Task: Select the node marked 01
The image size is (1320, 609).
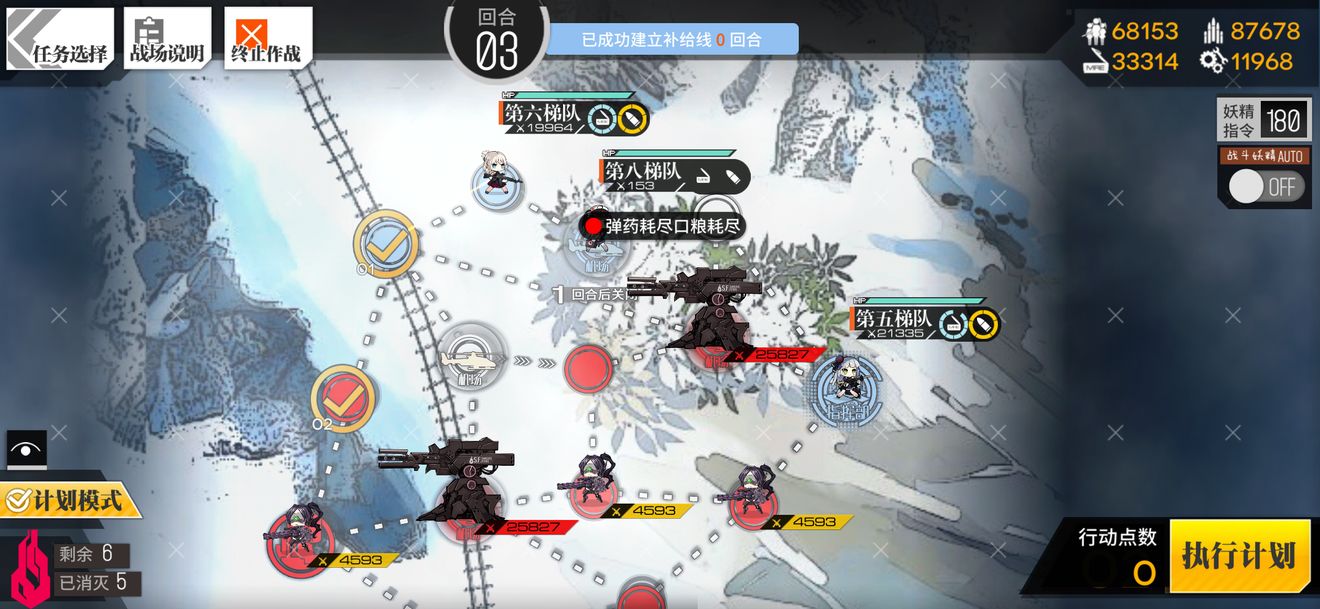Action: pyautogui.click(x=385, y=243)
